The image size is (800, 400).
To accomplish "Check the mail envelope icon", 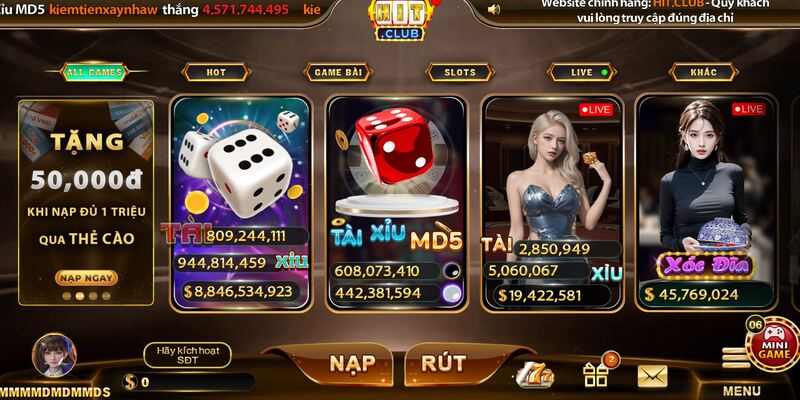I will point(652,376).
